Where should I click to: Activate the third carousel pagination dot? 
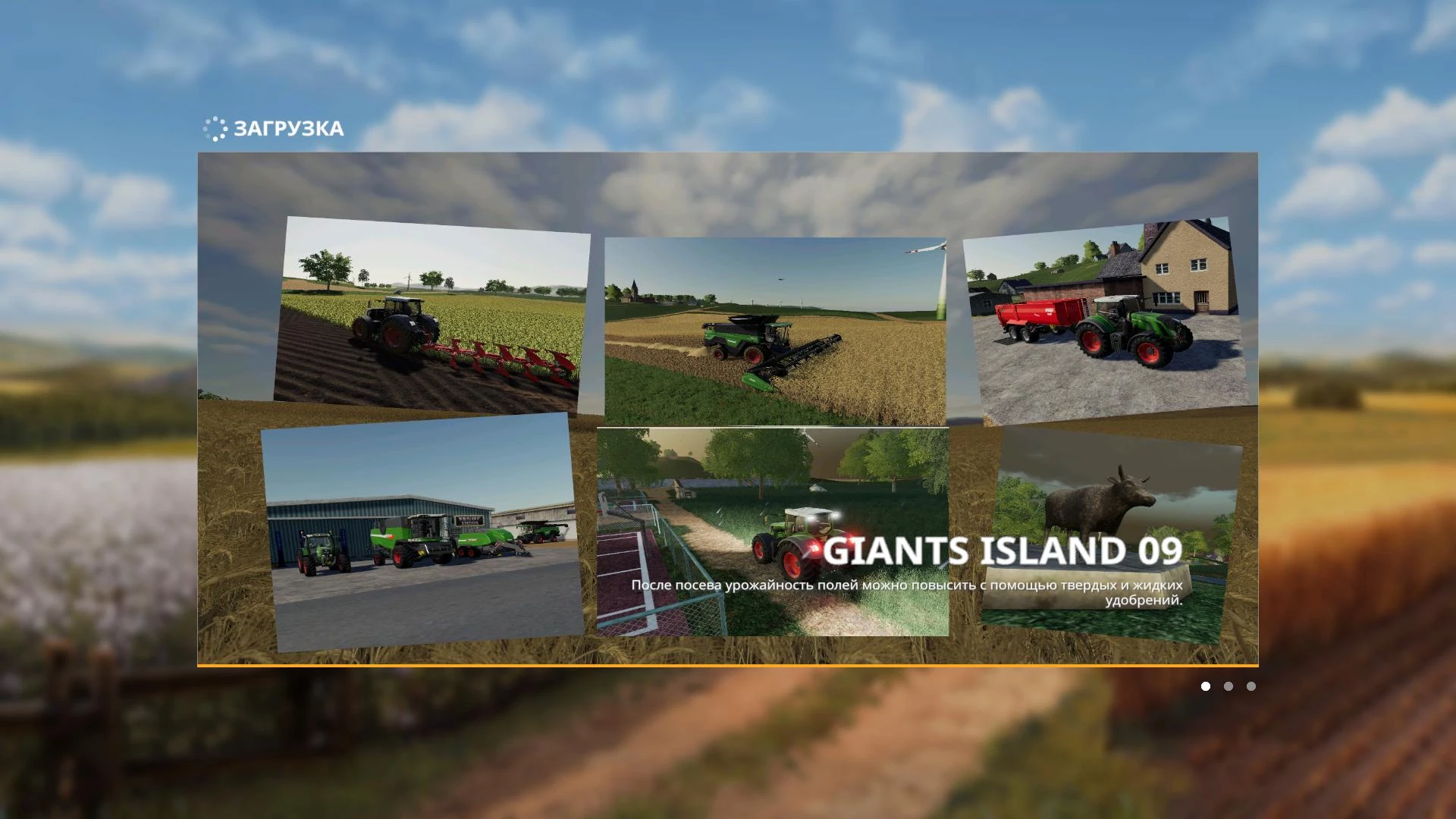point(1251,686)
